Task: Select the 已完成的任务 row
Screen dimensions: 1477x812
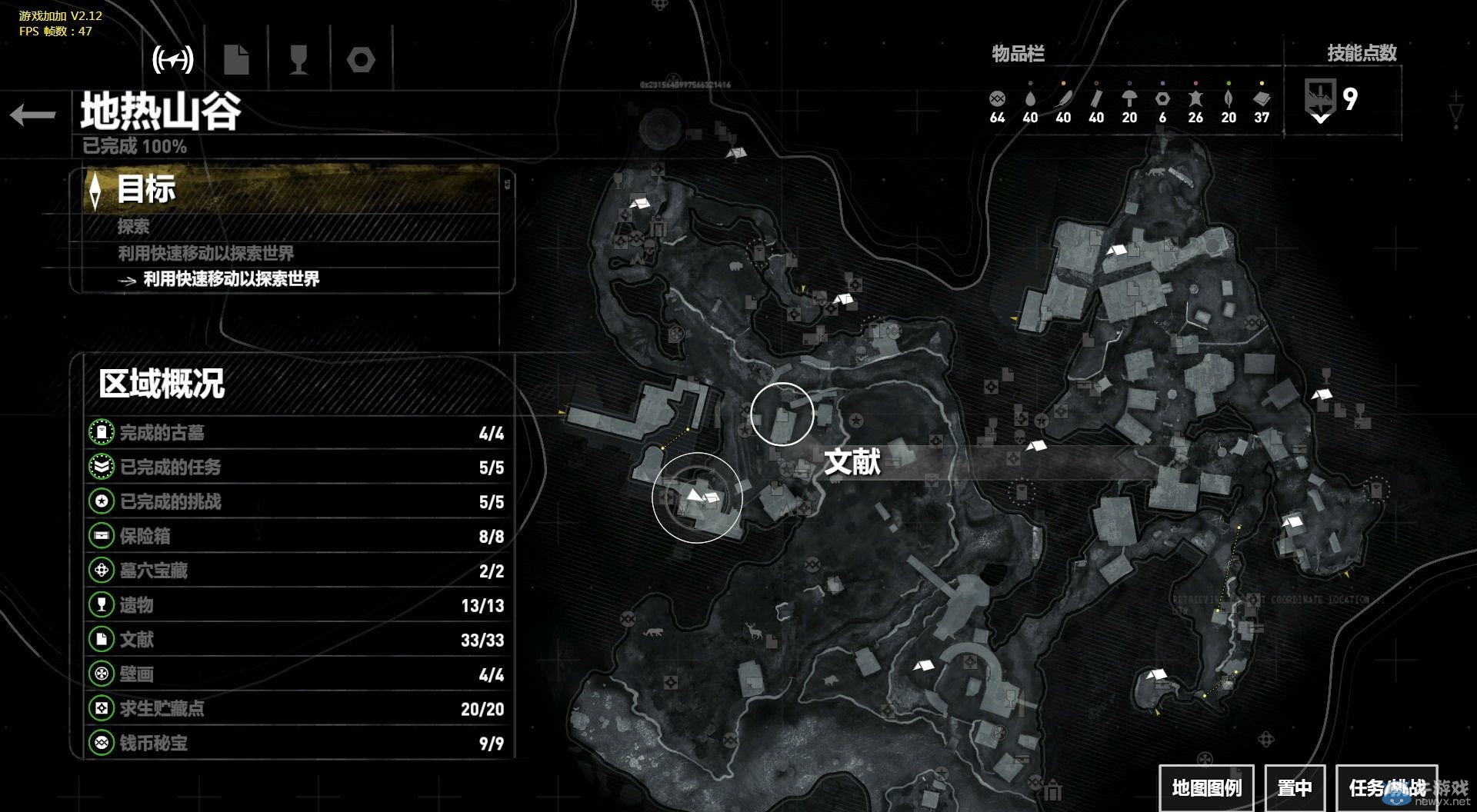Action: coord(297,468)
